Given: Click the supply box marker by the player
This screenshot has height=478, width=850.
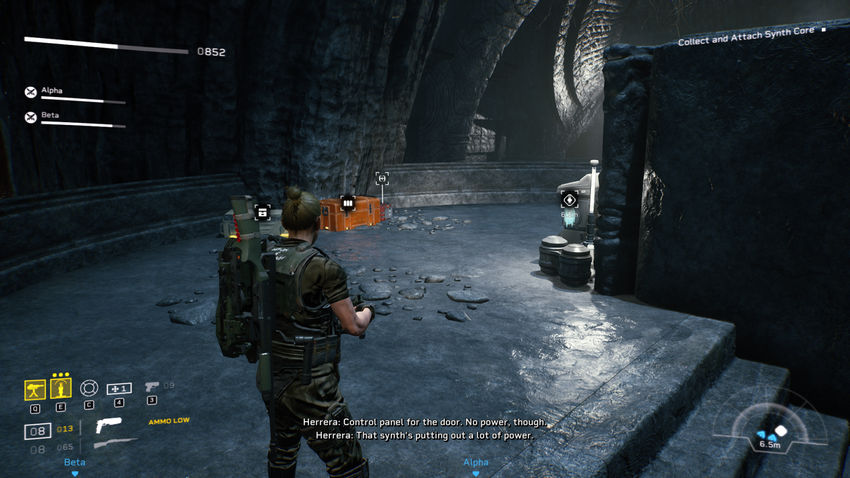Looking at the screenshot, I should tap(263, 211).
